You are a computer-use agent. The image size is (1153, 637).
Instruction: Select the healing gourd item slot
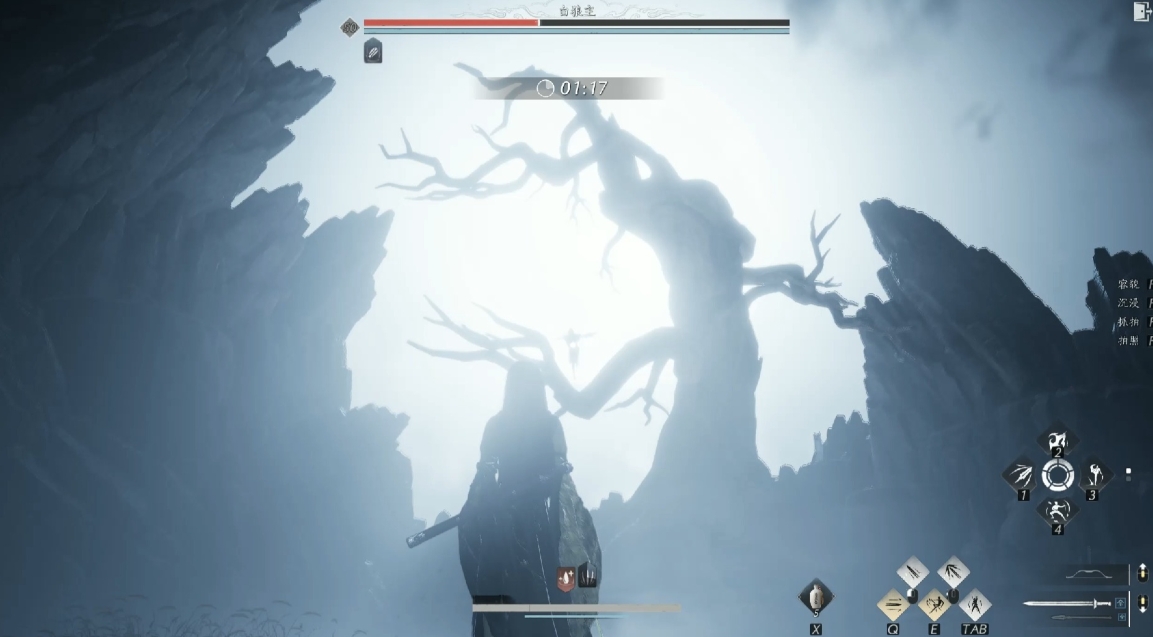(816, 597)
